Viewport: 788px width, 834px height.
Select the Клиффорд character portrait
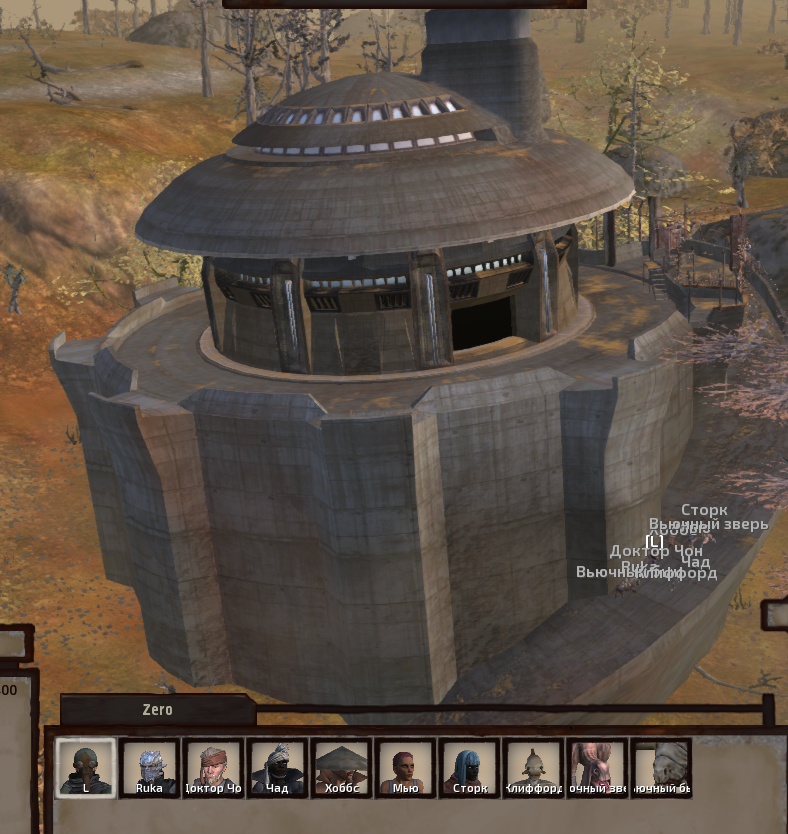pos(533,768)
